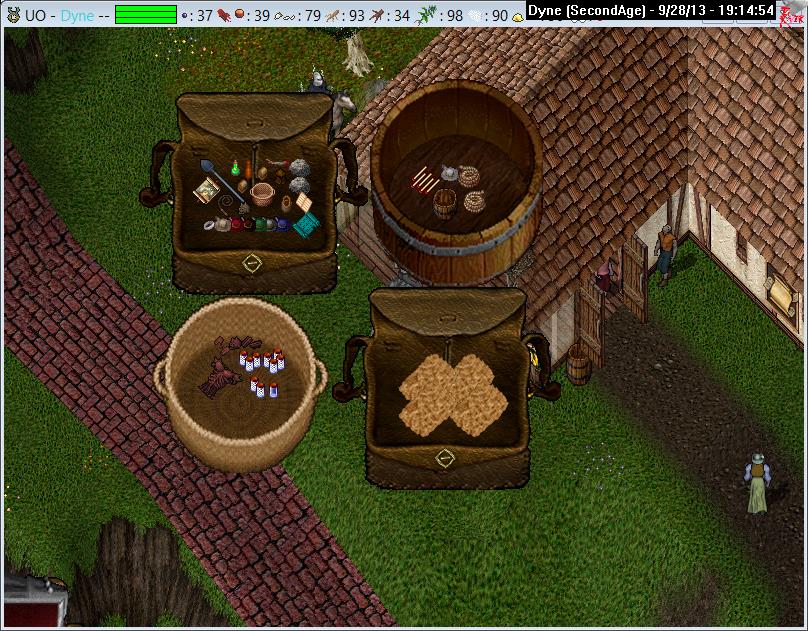Select the green potion bottle
Image resolution: width=808 pixels, height=631 pixels.
tap(234, 167)
